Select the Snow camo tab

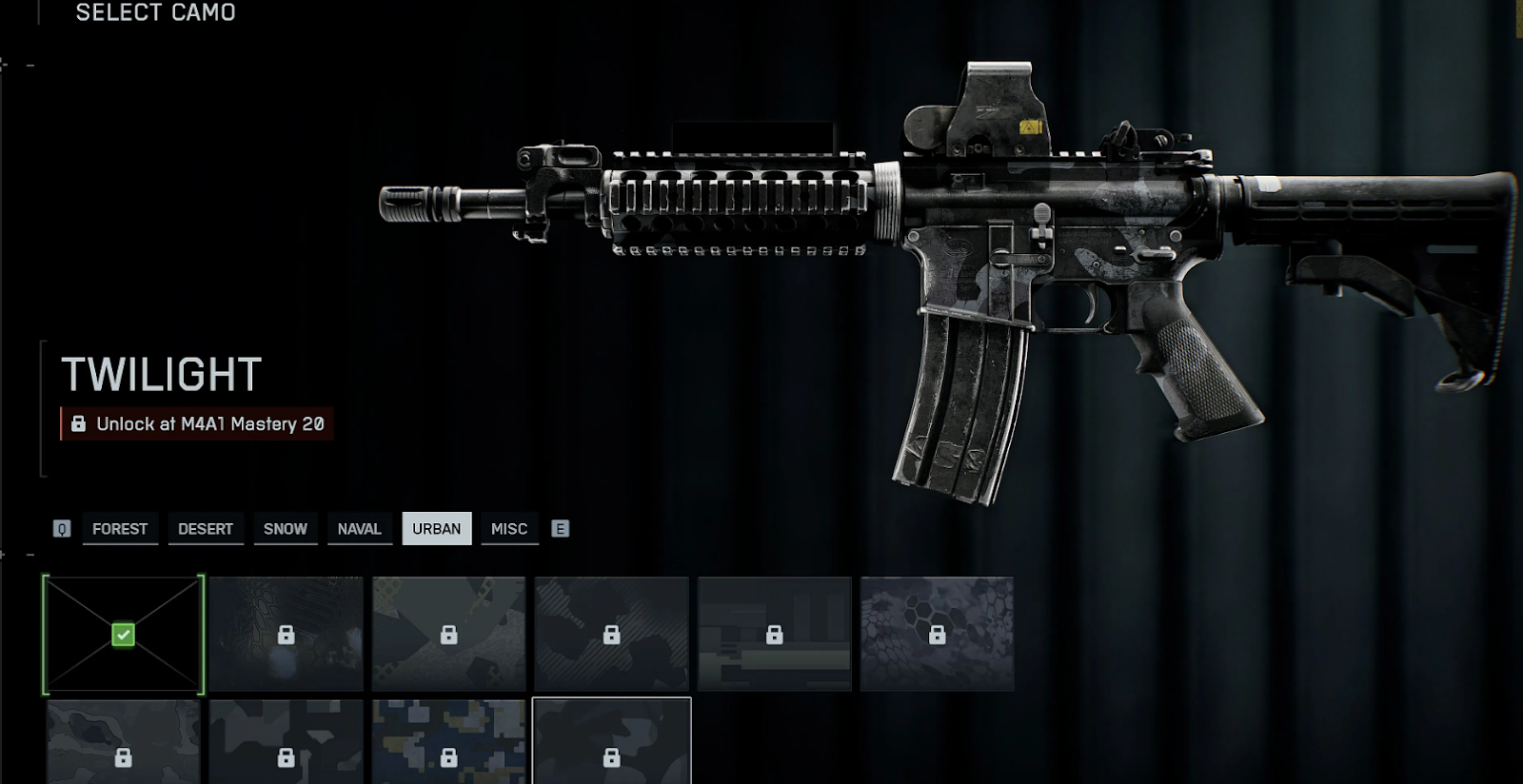[x=286, y=529]
